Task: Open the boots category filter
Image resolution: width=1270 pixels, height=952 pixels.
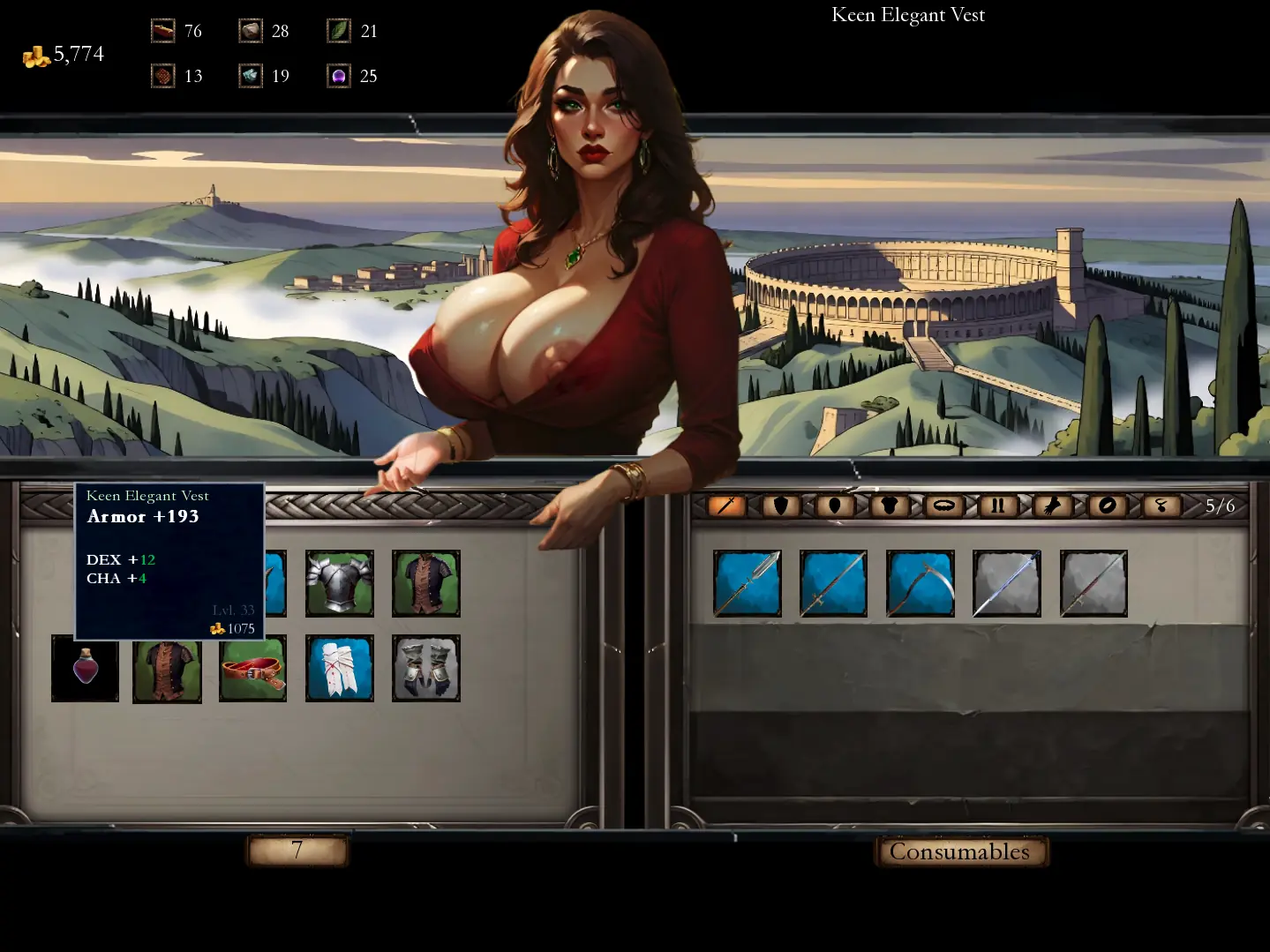Action: 998,506
